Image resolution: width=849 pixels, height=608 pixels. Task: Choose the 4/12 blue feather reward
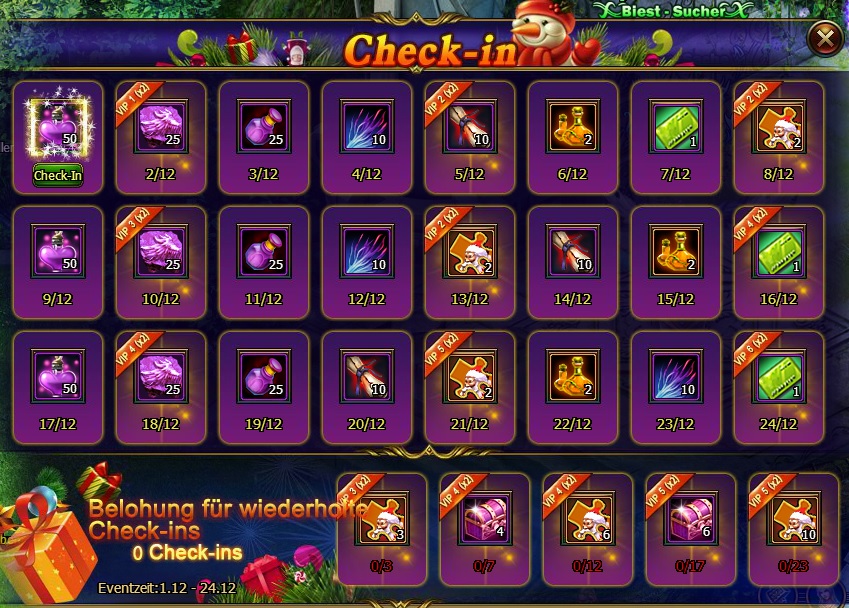(367, 127)
